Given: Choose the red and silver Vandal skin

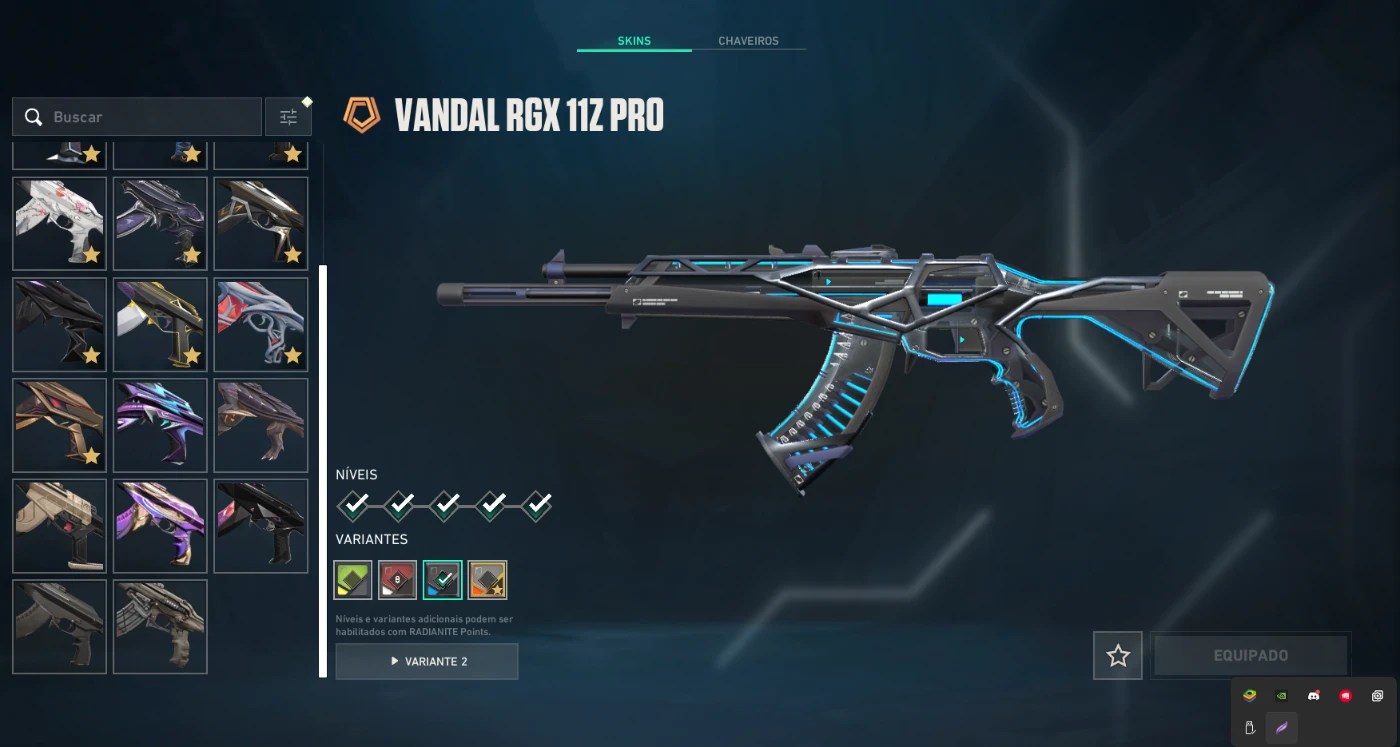Looking at the screenshot, I should [x=261, y=325].
